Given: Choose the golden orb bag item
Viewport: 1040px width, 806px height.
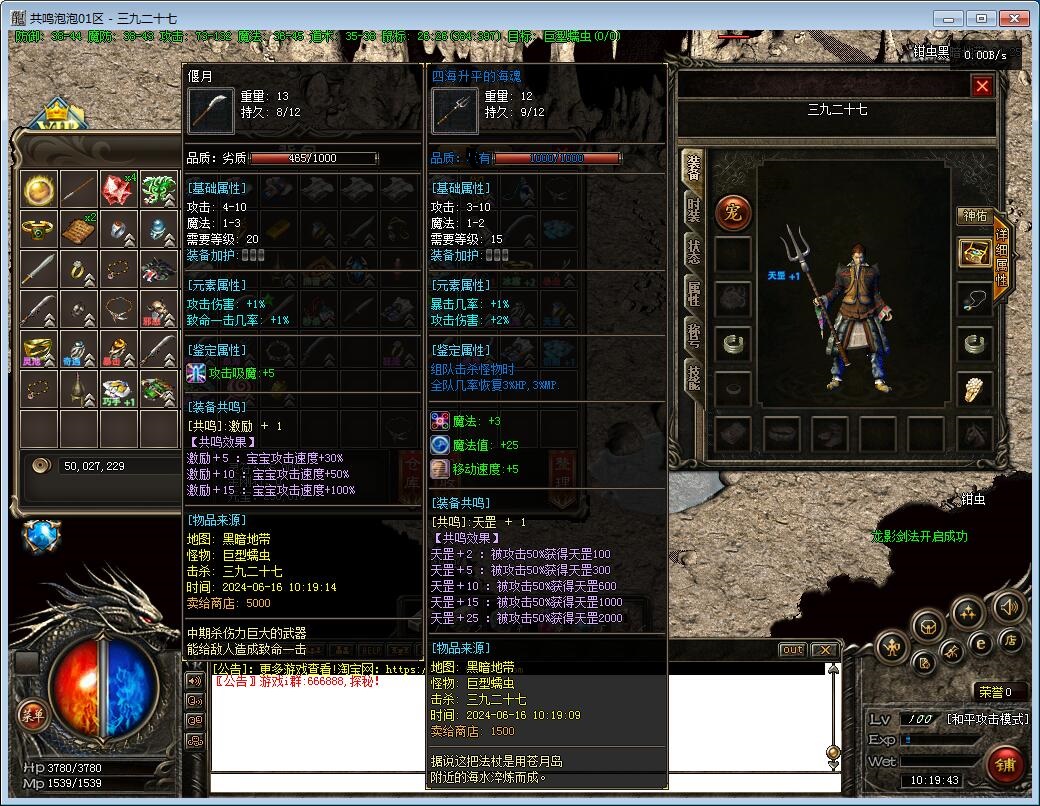Looking at the screenshot, I should click(x=38, y=188).
